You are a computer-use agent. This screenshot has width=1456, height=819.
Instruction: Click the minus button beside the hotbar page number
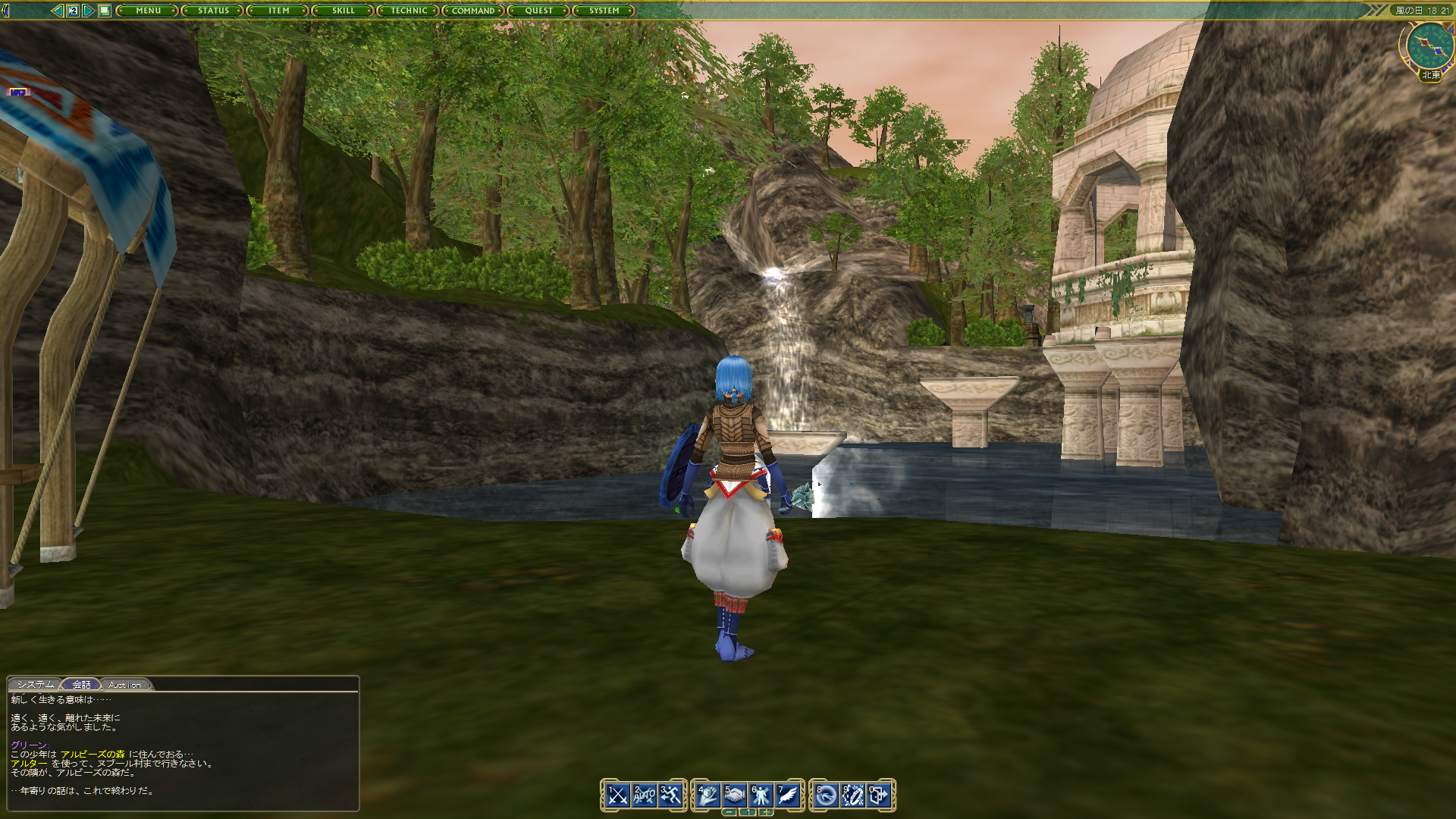tap(730, 811)
